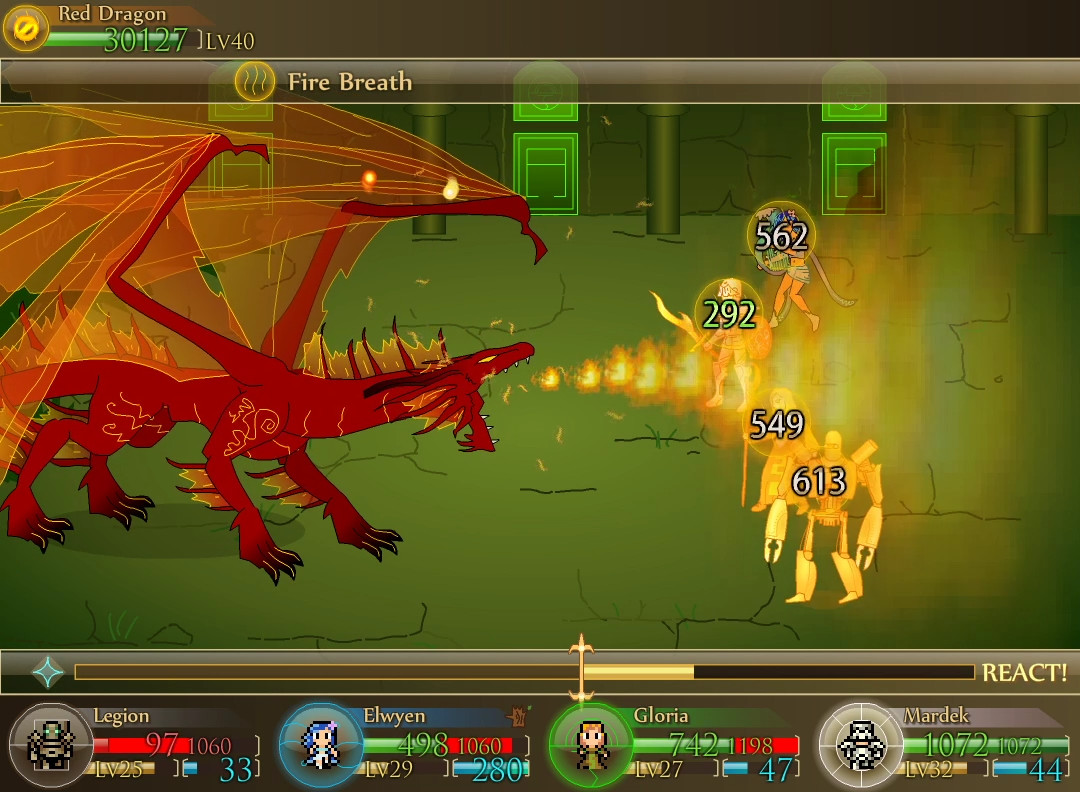The width and height of the screenshot is (1080, 792).
Task: Click Elwyen's blue-haired portrait
Action: click(321, 745)
